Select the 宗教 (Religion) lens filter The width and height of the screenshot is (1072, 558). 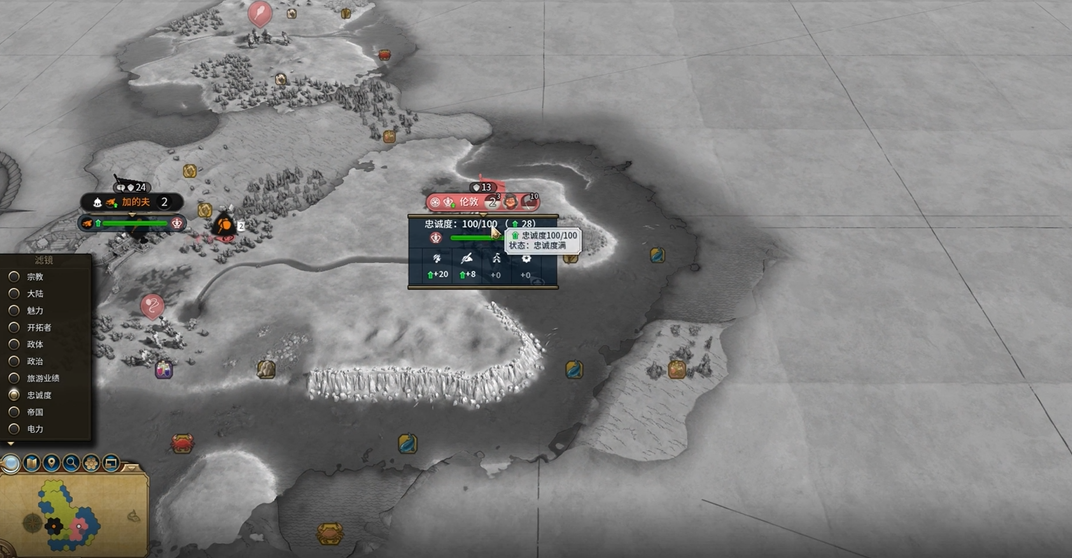pos(15,277)
